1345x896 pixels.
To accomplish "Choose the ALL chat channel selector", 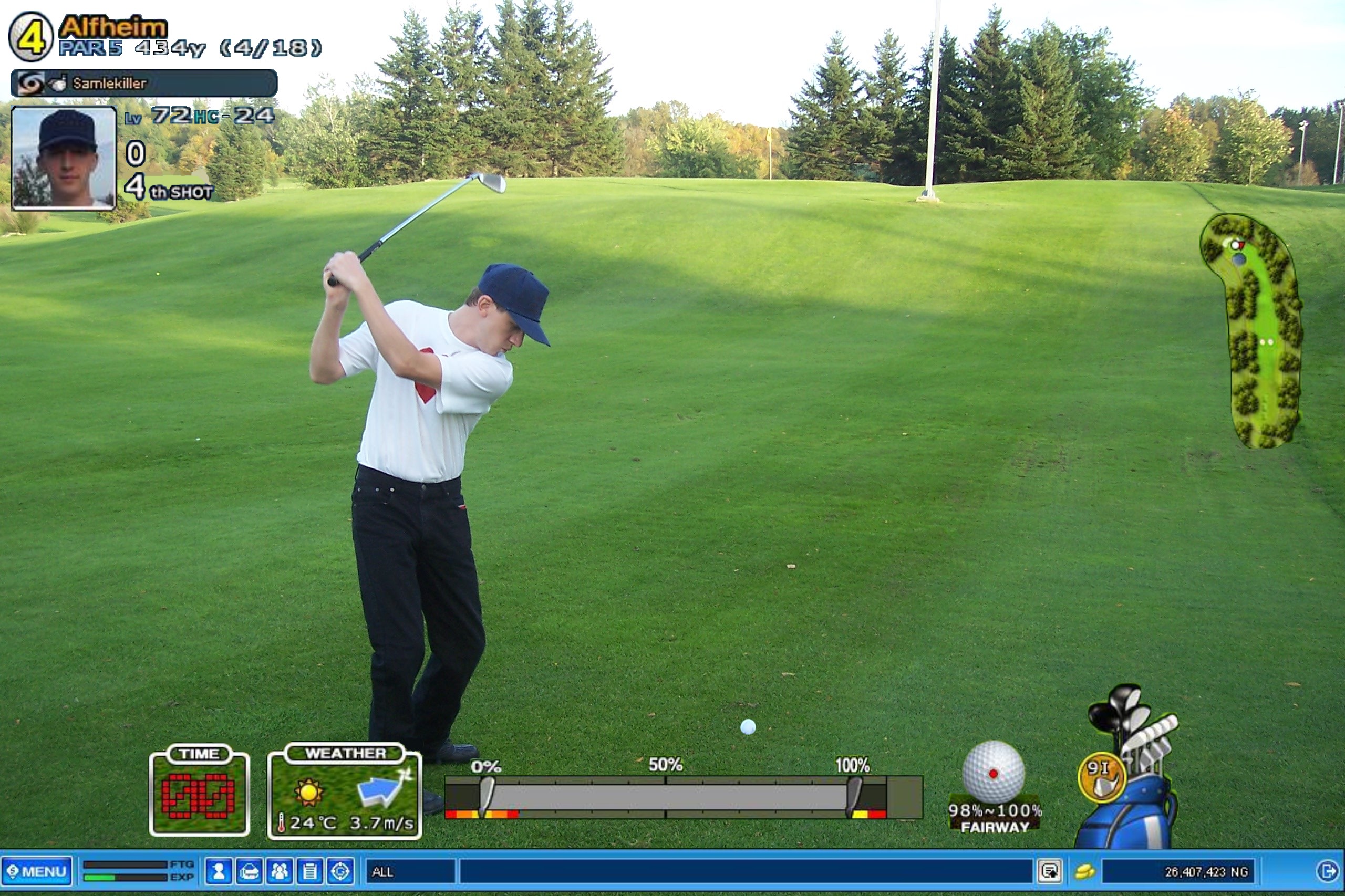I will point(409,871).
